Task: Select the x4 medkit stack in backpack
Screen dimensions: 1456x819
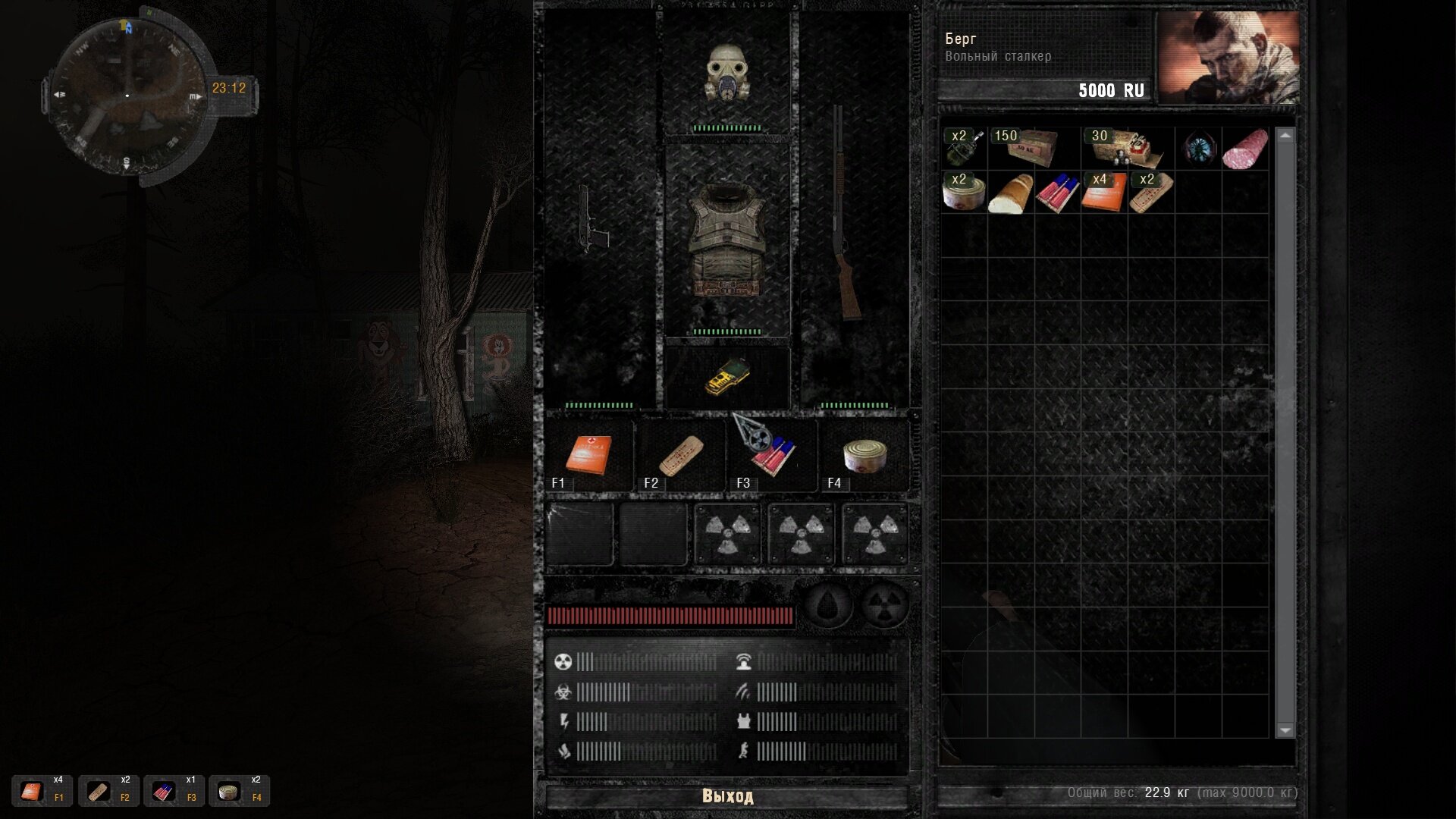Action: 1103,192
